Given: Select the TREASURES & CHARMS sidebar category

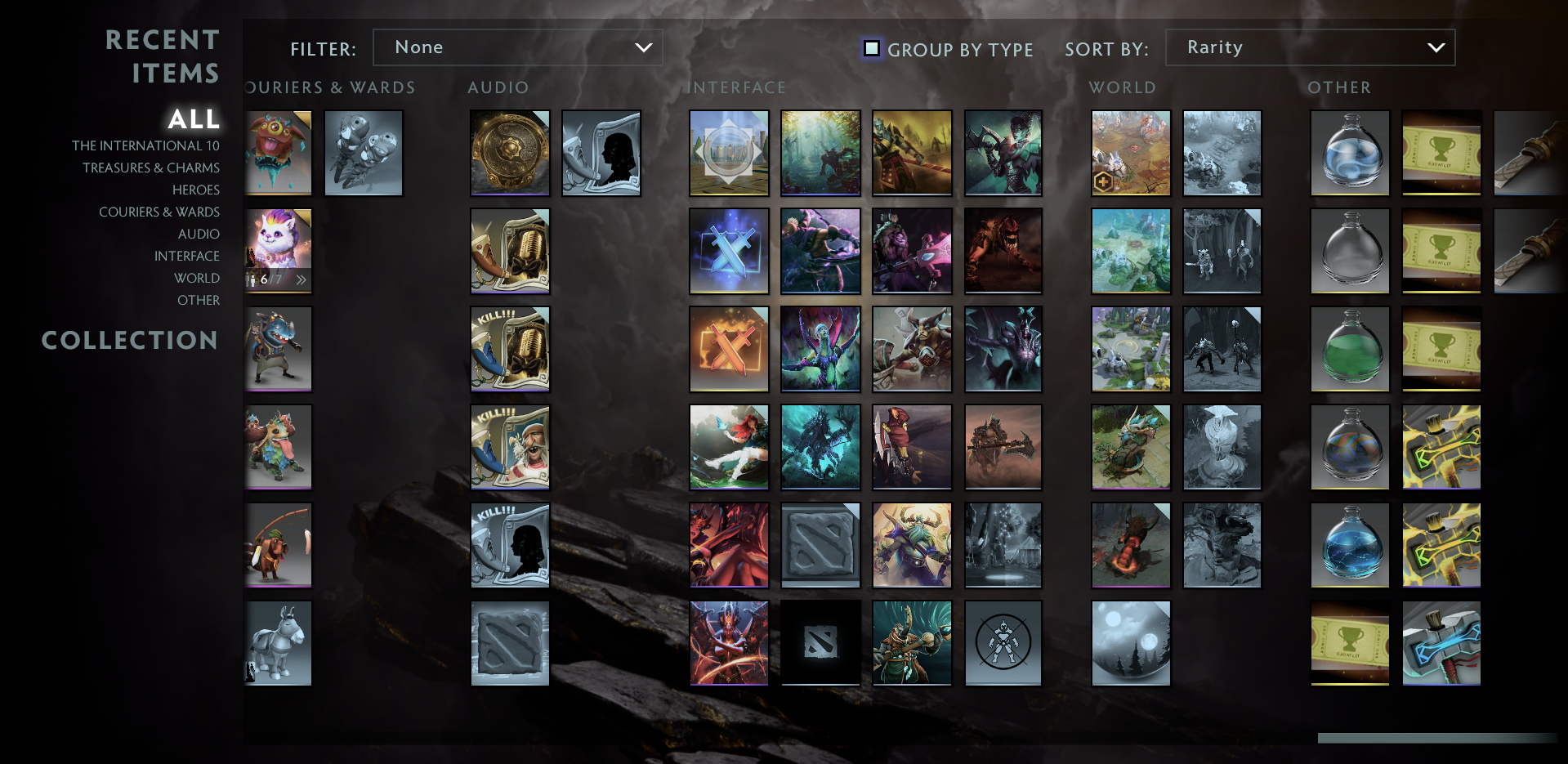Looking at the screenshot, I should click(x=151, y=168).
